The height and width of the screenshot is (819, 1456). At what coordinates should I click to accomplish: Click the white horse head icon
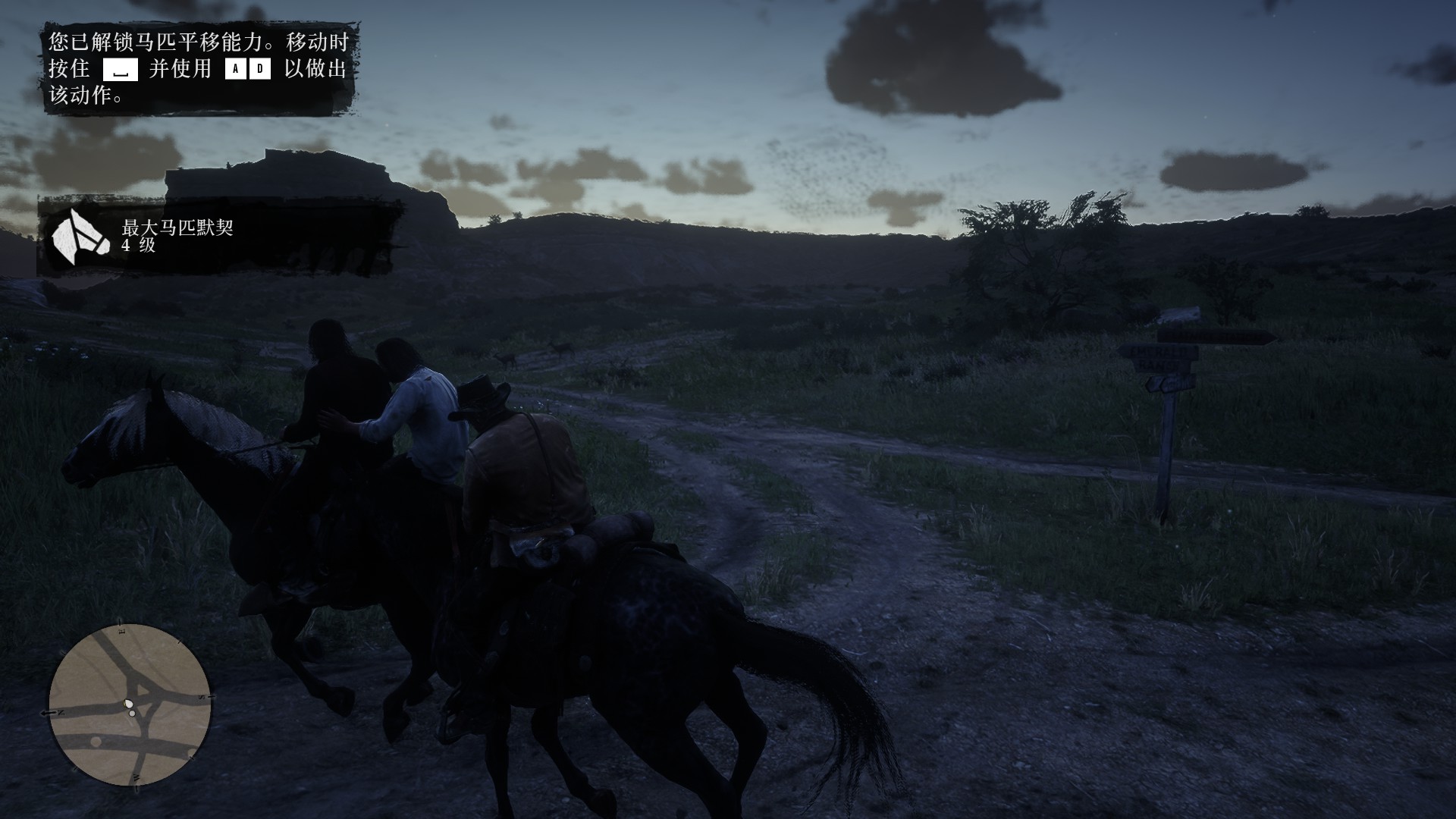pos(75,237)
